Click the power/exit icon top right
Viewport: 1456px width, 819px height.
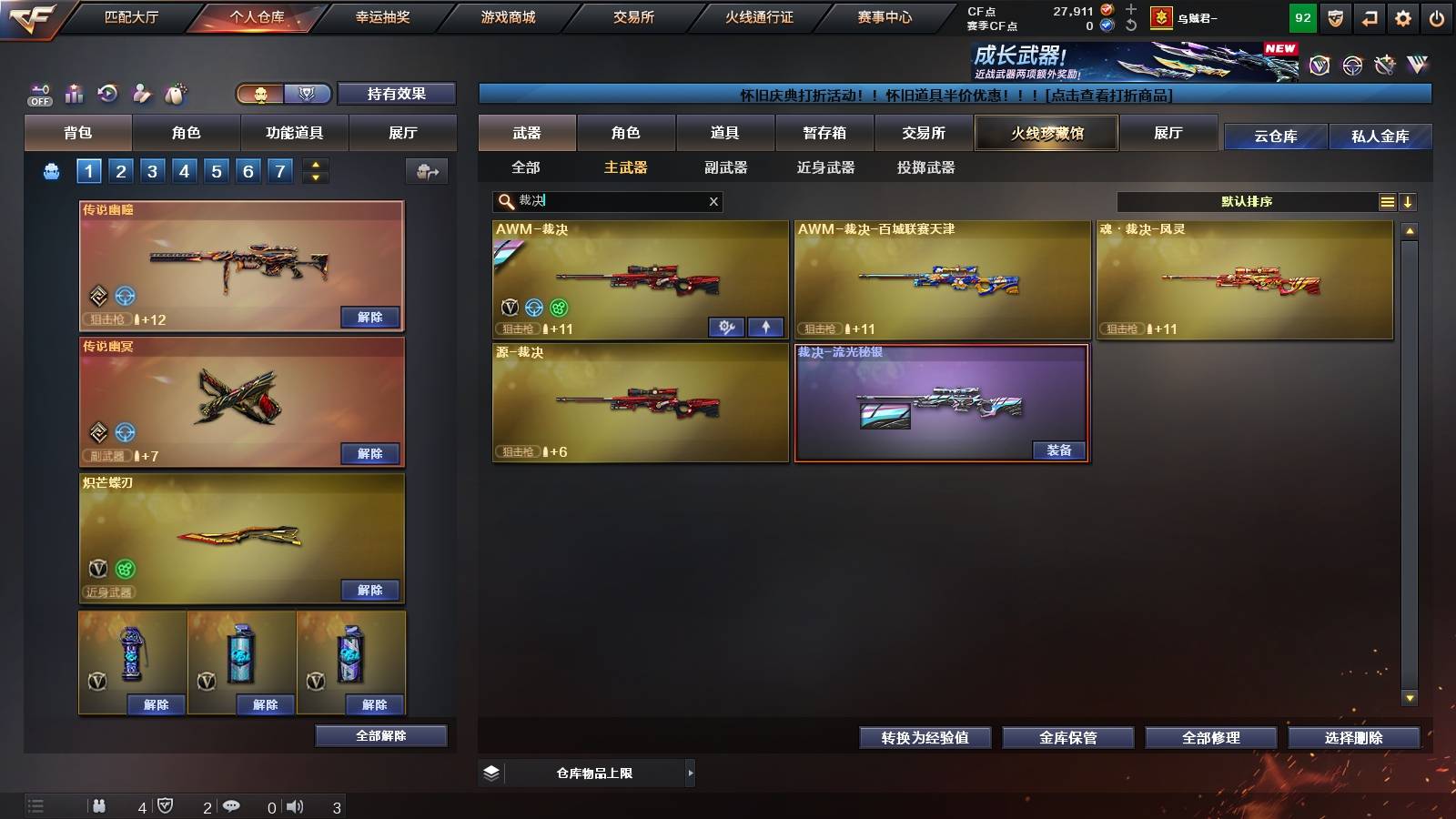[x=1438, y=16]
